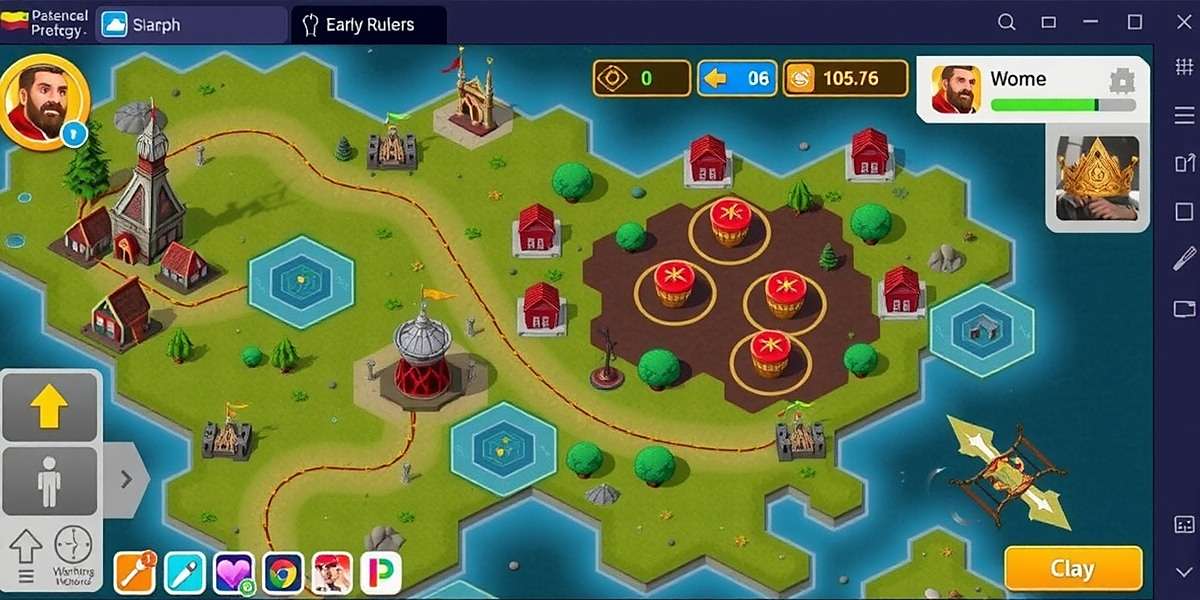Open the white P logo app icon
1200x600 pixels.
pyautogui.click(x=383, y=573)
